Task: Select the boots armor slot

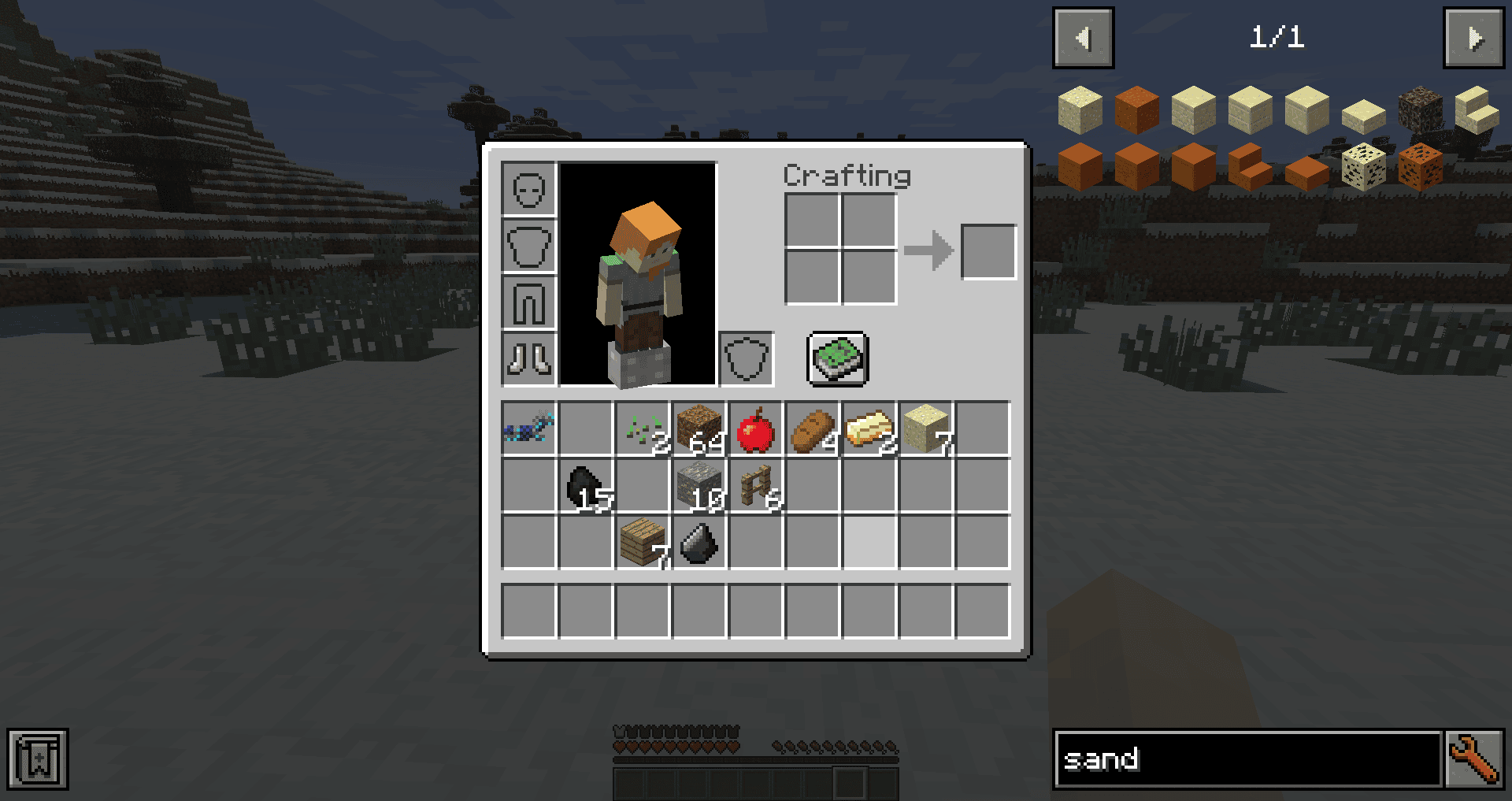Action: click(x=528, y=359)
